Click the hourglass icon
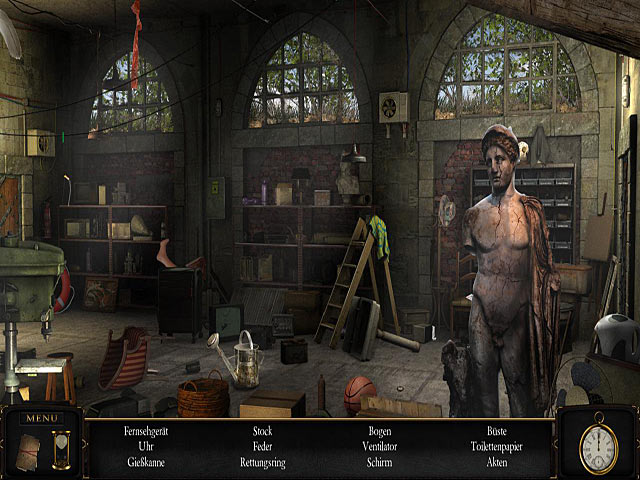The image size is (640, 480). coord(61,448)
